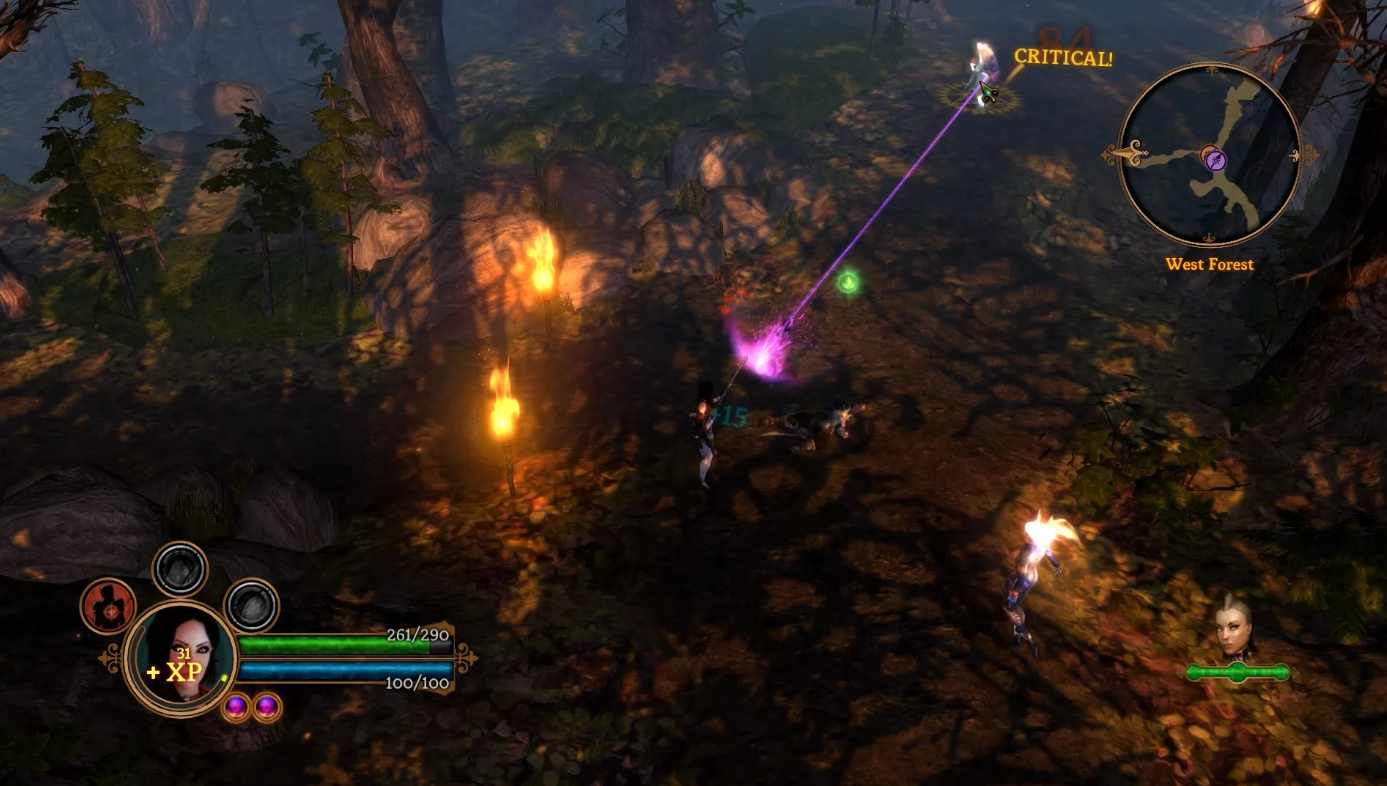Click the right purple power sphere
The image size is (1387, 786).
tap(267, 707)
